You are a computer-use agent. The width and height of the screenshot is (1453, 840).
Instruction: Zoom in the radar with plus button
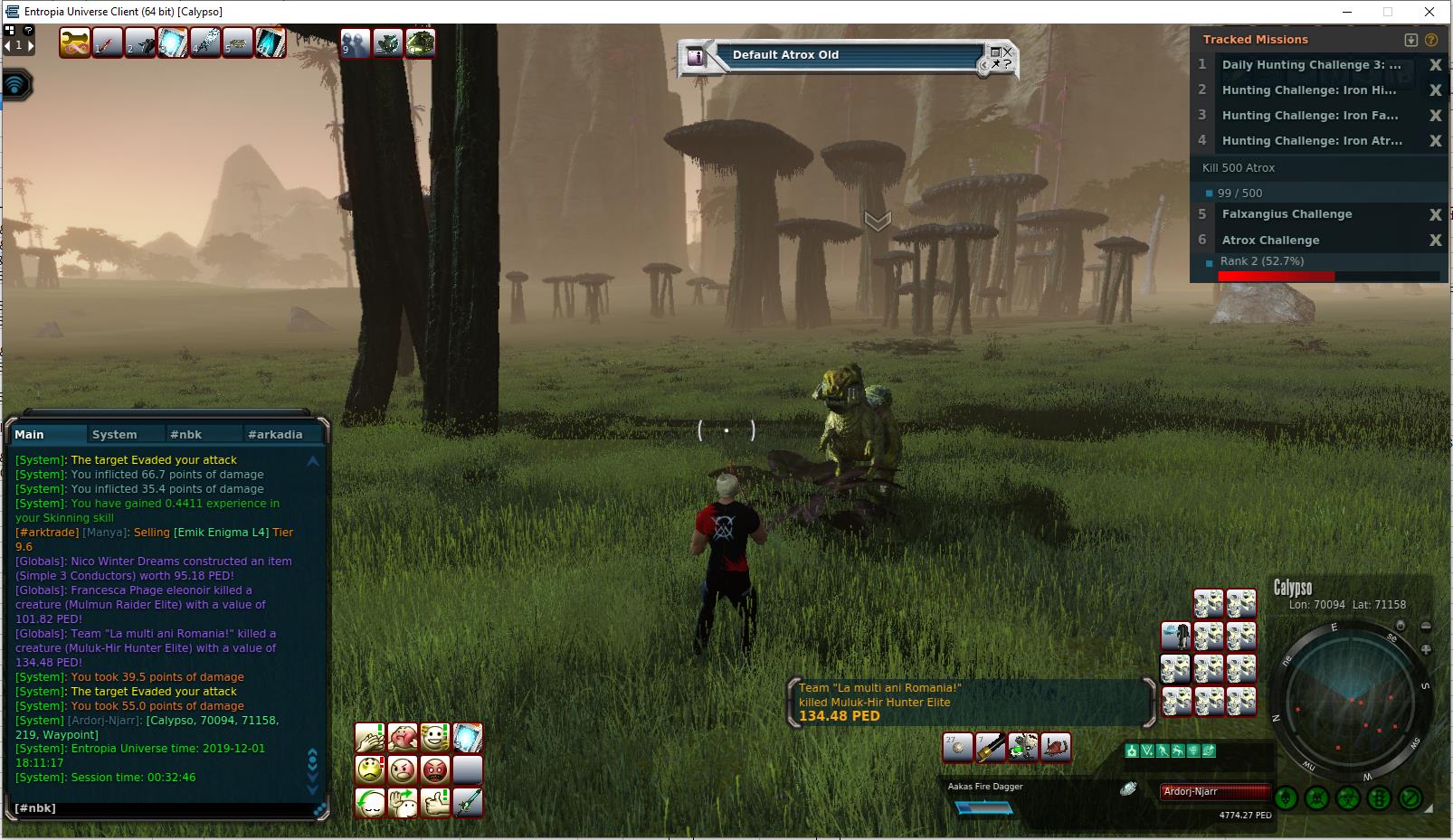[1426, 649]
